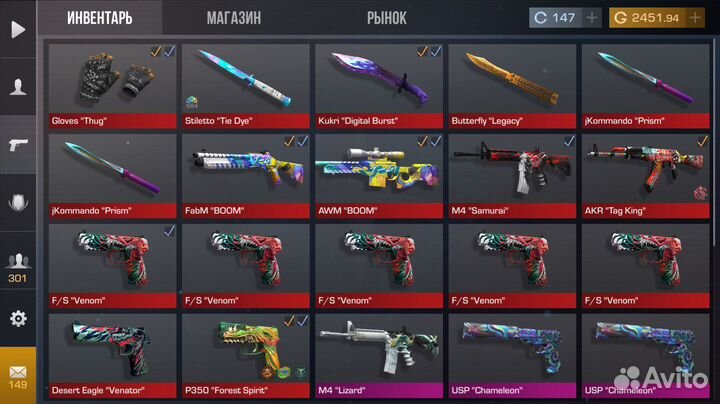Switch to the Магазин tab
Image resolution: width=720 pixels, height=404 pixels.
tap(234, 18)
